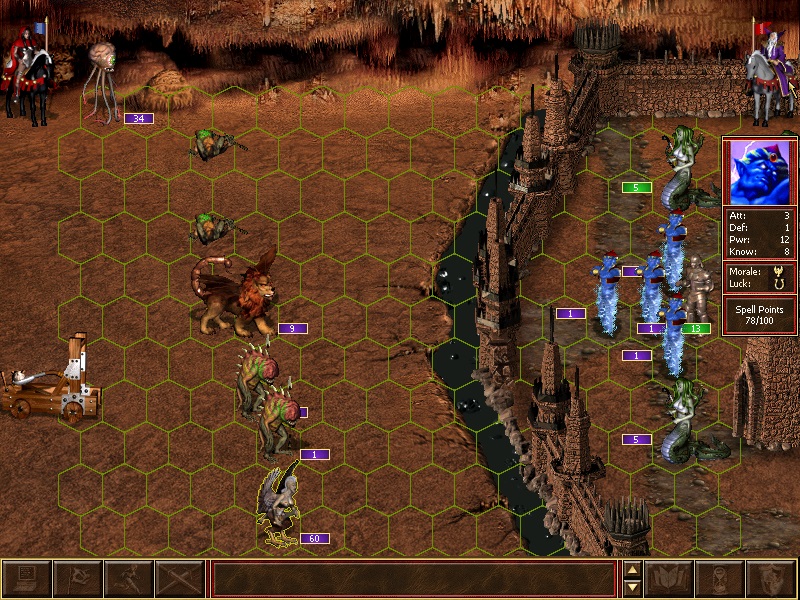Retreat from combat using the fleeing figure button
This screenshot has height=600, width=800.
click(128, 579)
